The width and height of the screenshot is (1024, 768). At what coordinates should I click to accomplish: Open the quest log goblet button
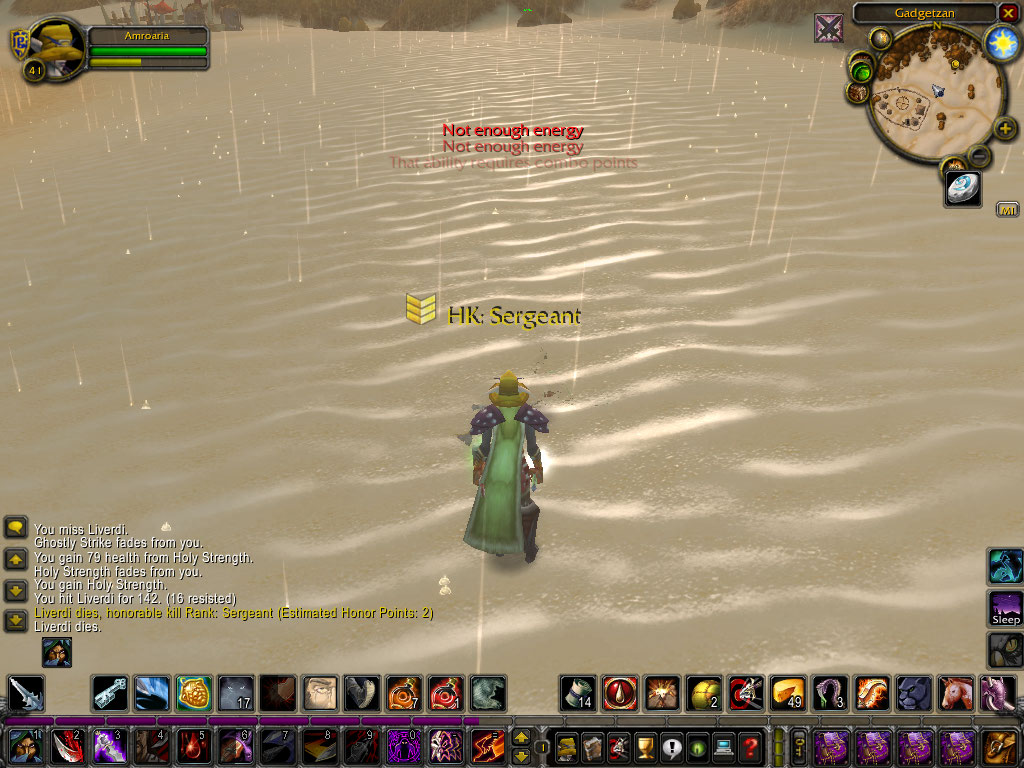[645, 747]
